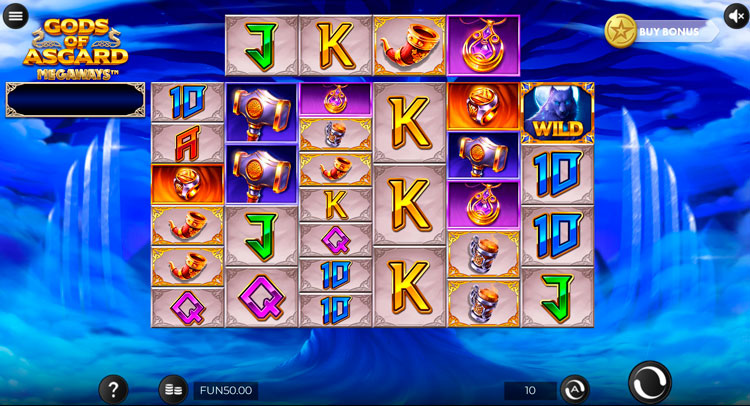The image size is (750, 406).
Task: Open the help question mark button
Action: pyautogui.click(x=113, y=389)
